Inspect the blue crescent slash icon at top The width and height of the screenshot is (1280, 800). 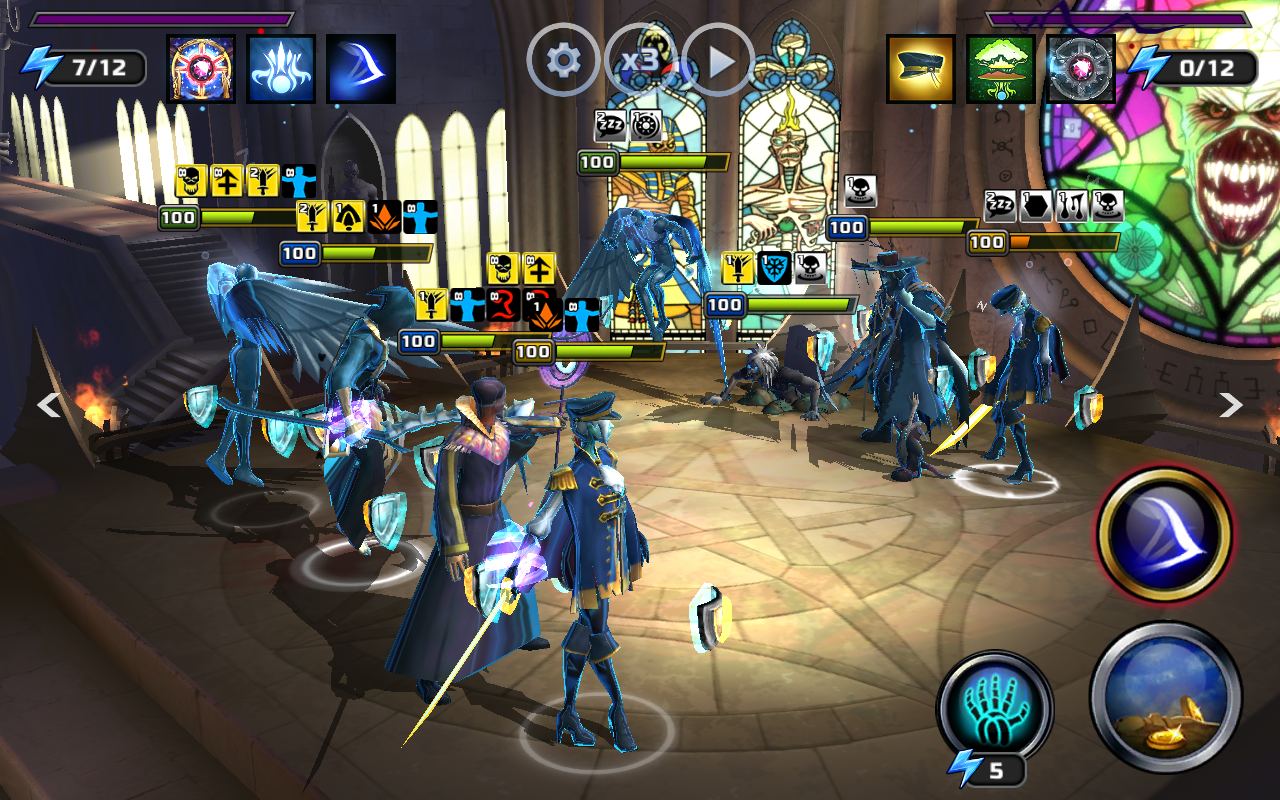361,69
